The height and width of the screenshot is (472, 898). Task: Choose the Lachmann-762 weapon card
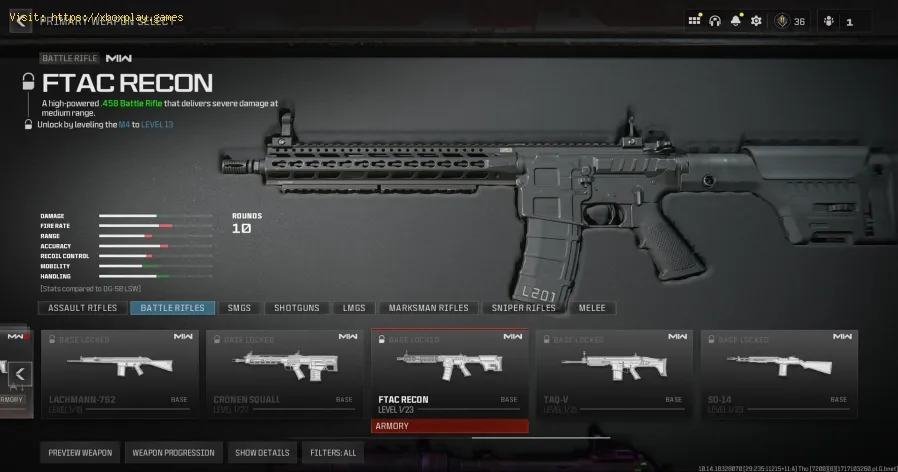(120, 374)
